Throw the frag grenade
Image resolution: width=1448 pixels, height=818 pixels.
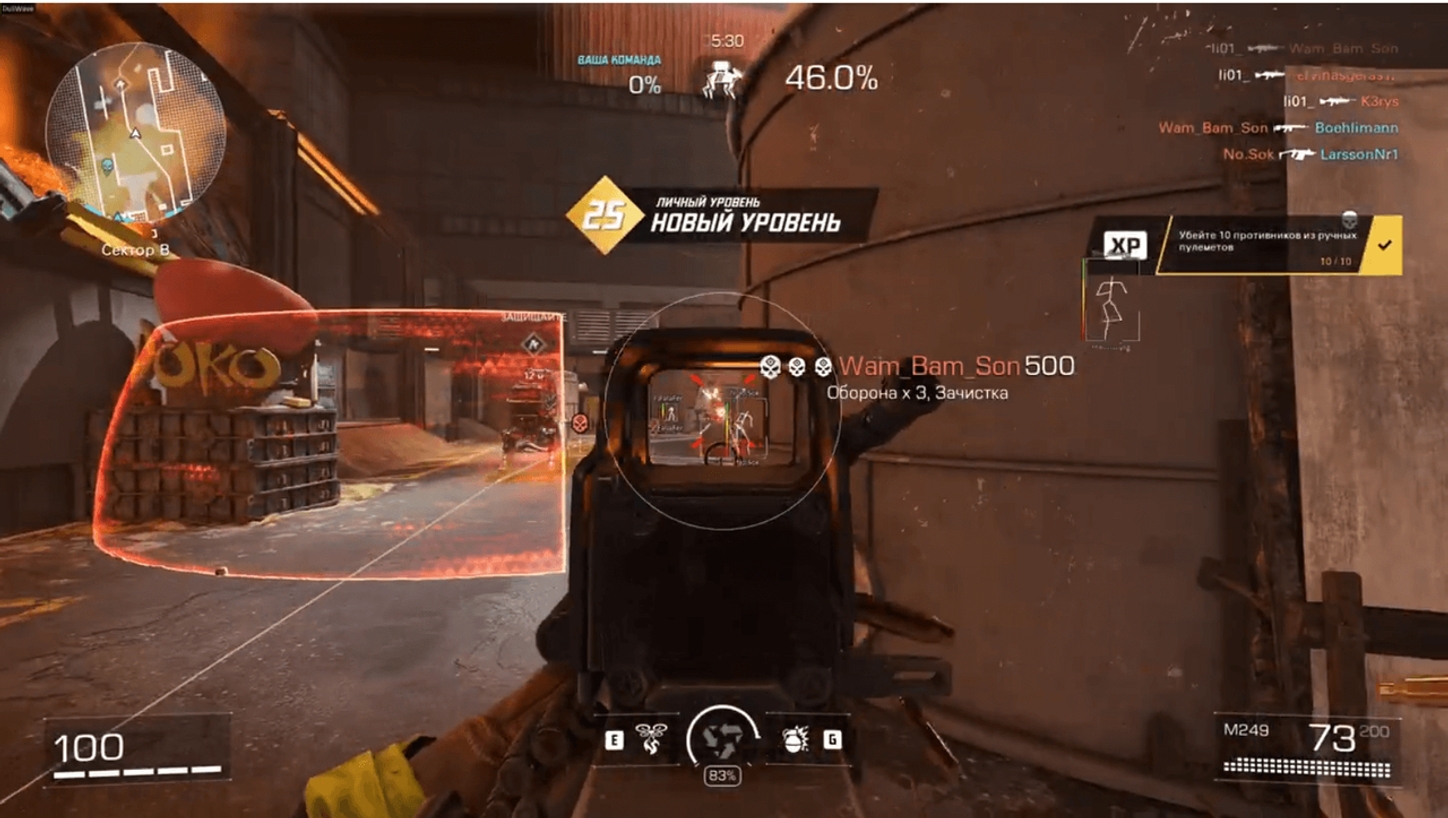[x=795, y=740]
